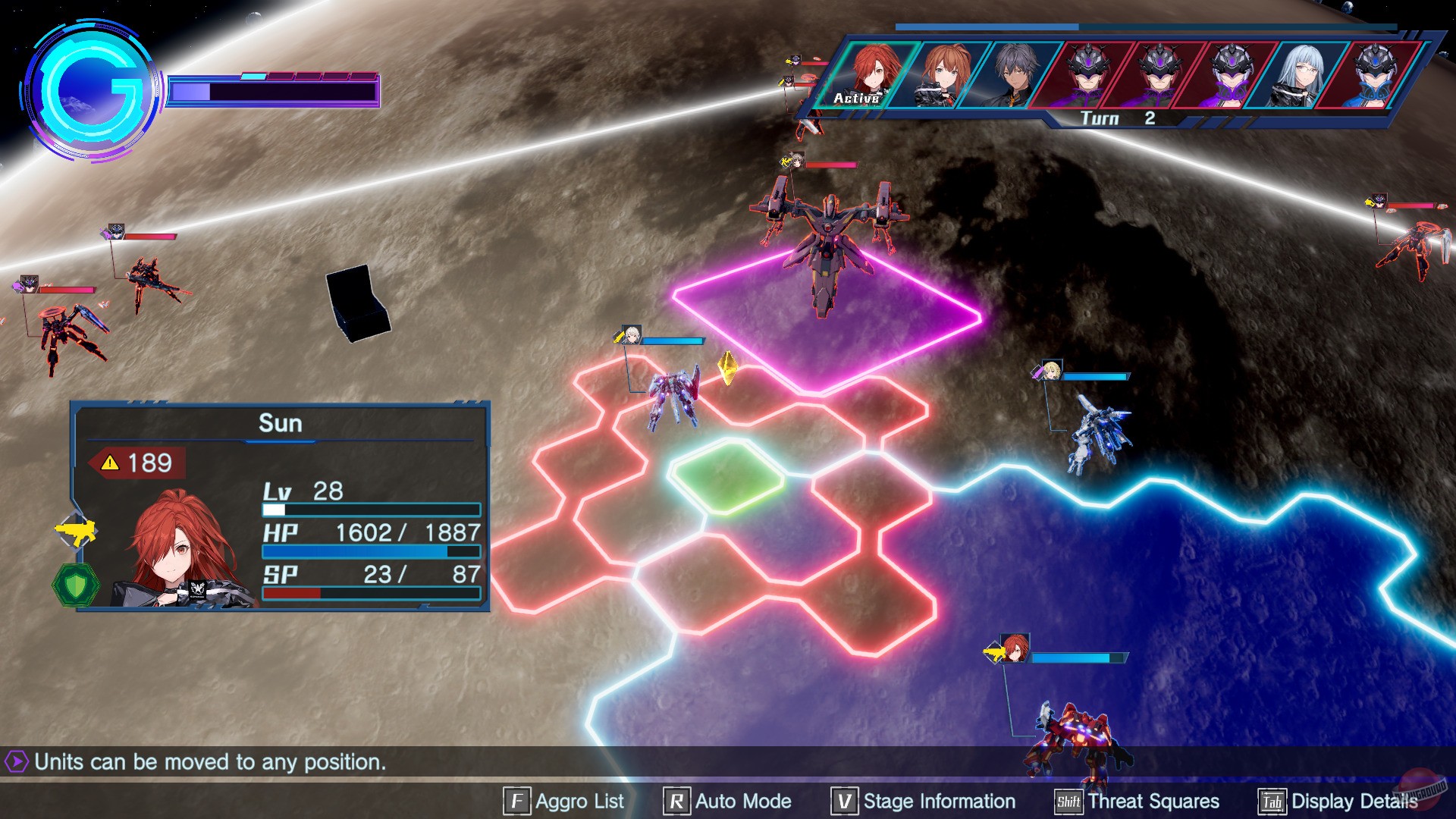This screenshot has width=1456, height=819.
Task: Select the orange-haired girl's turn order portrait
Action: (x=943, y=74)
